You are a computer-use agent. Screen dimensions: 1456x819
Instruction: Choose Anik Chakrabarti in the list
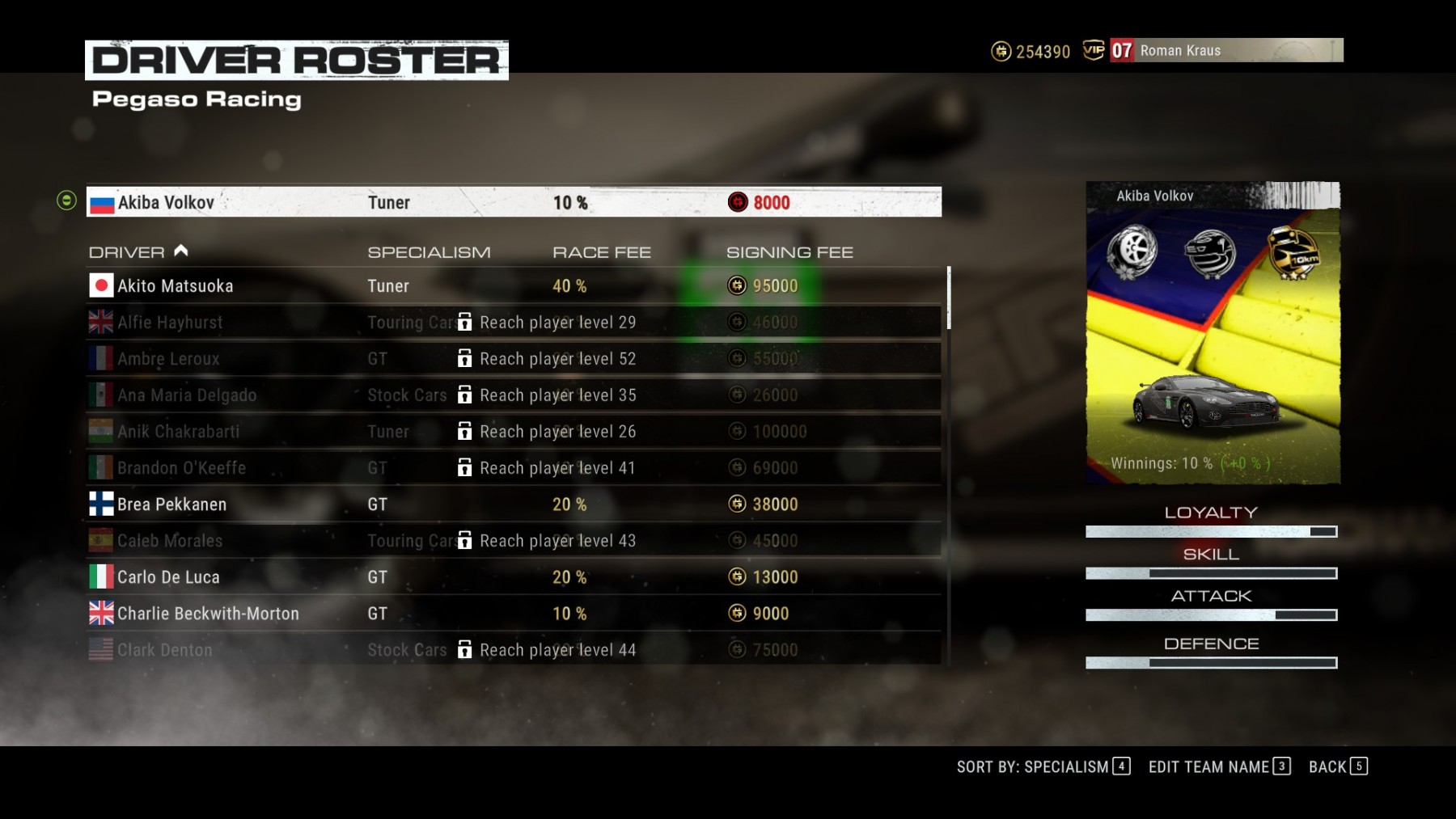click(513, 432)
